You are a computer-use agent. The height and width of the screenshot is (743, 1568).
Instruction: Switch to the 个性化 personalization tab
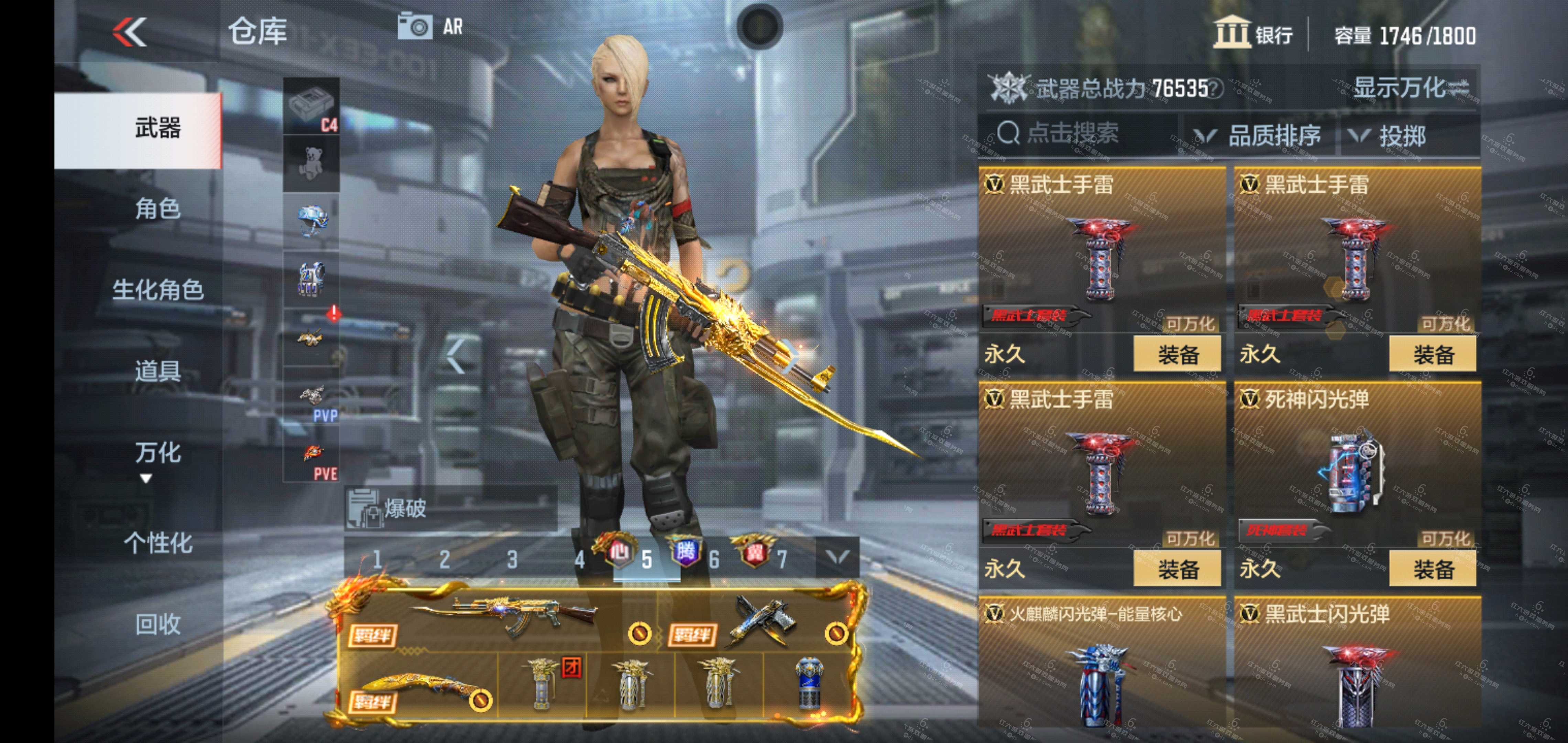point(157,543)
